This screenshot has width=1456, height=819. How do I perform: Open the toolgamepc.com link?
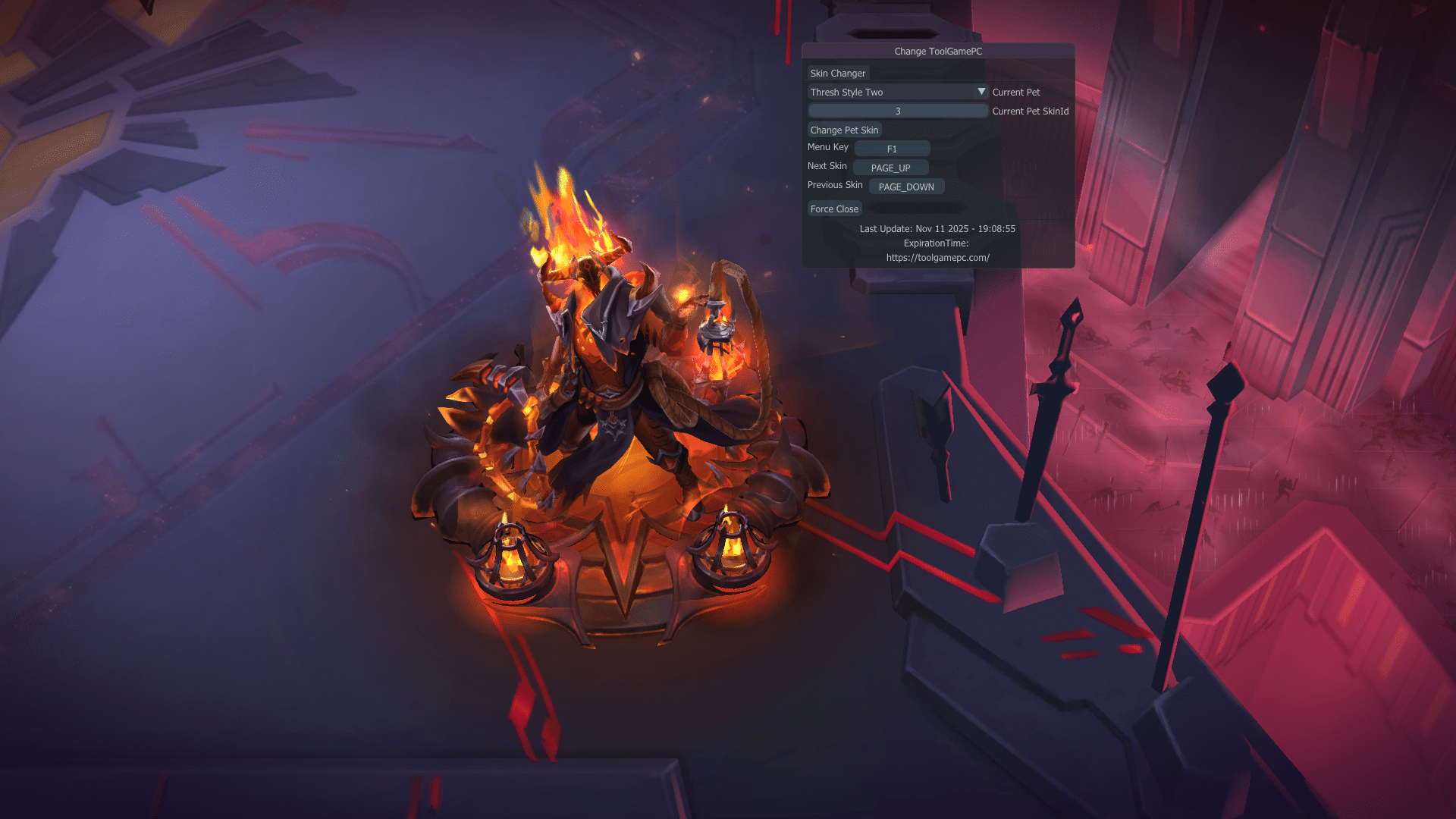[938, 258]
